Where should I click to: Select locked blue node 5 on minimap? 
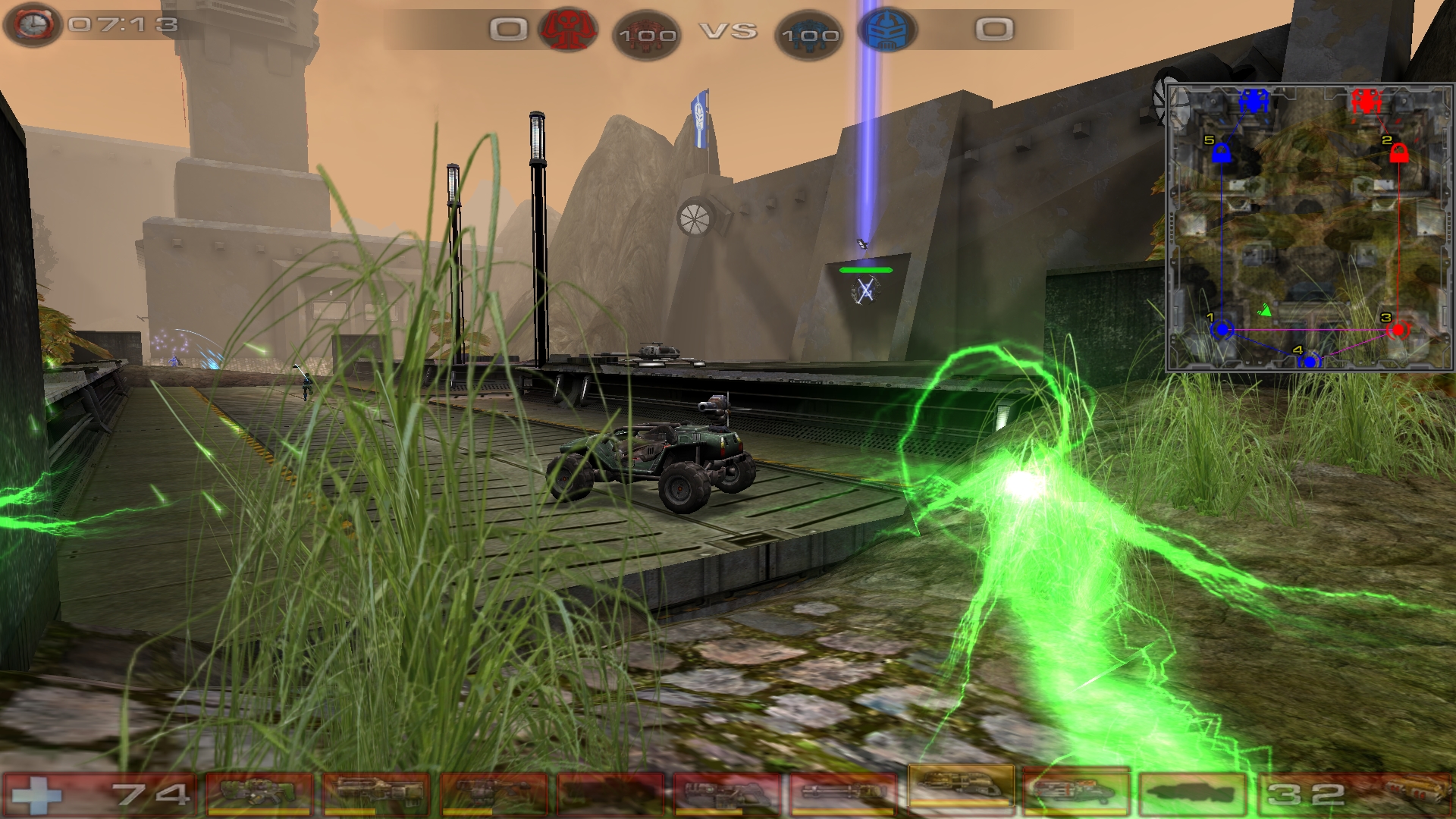pos(1221,154)
